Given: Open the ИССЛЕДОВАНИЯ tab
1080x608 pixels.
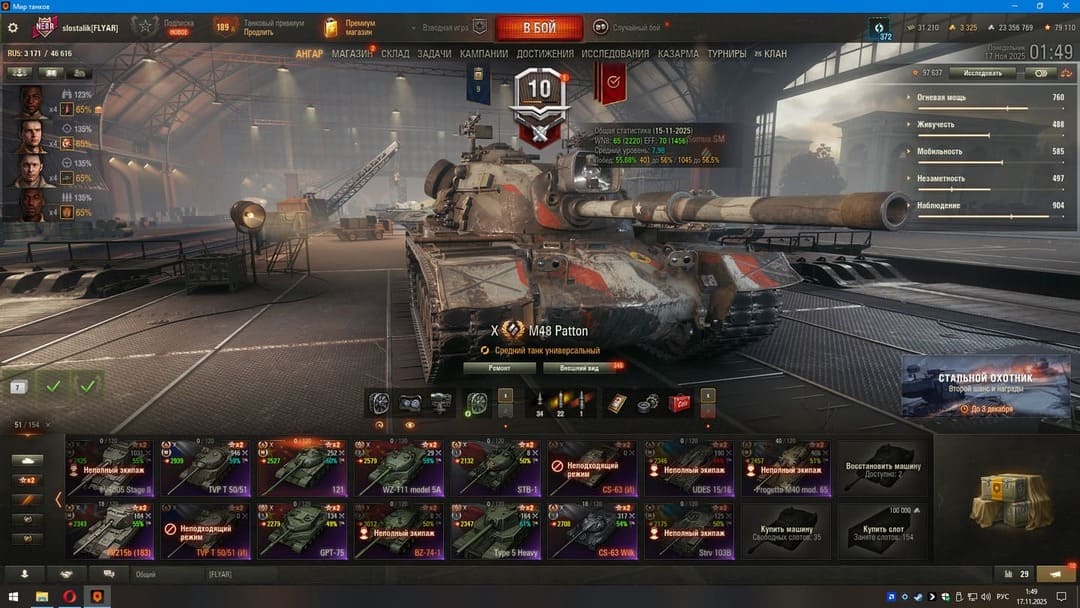Looking at the screenshot, I should pos(615,53).
